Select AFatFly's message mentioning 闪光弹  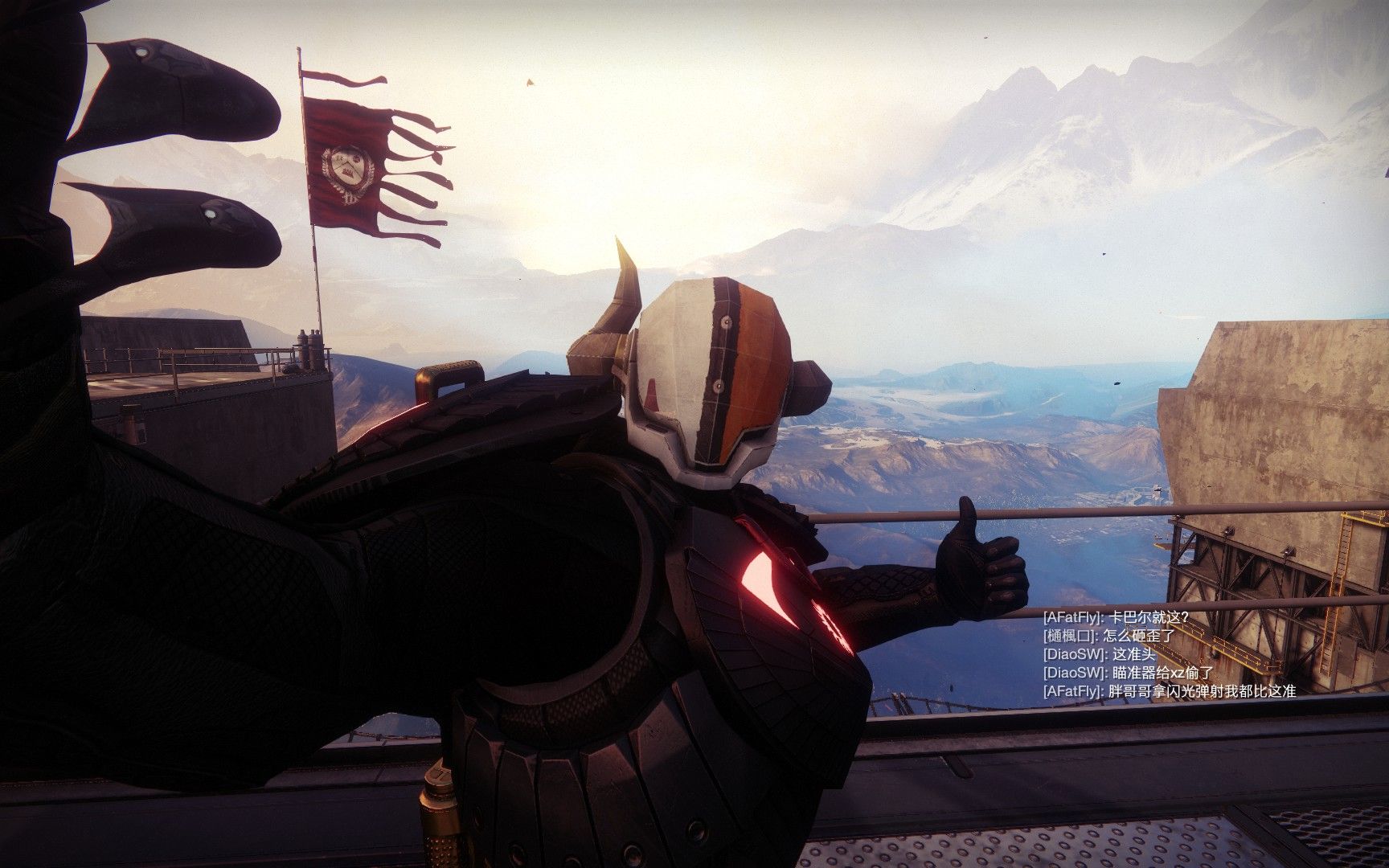coord(1169,691)
